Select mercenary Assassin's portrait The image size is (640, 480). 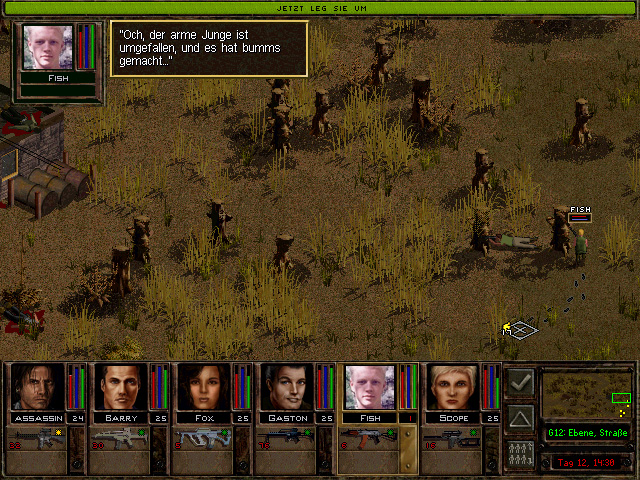38,387
